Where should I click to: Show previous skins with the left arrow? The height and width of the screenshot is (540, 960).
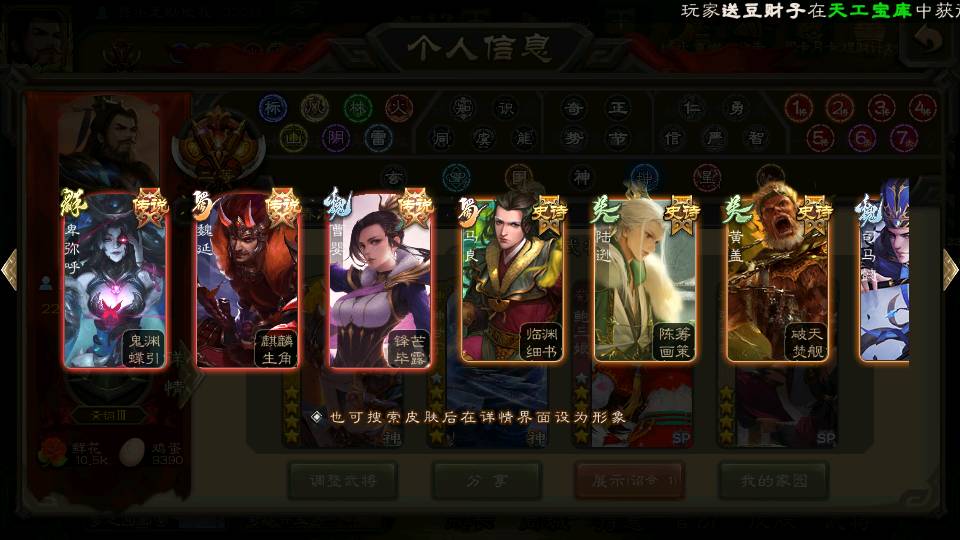click(10, 268)
